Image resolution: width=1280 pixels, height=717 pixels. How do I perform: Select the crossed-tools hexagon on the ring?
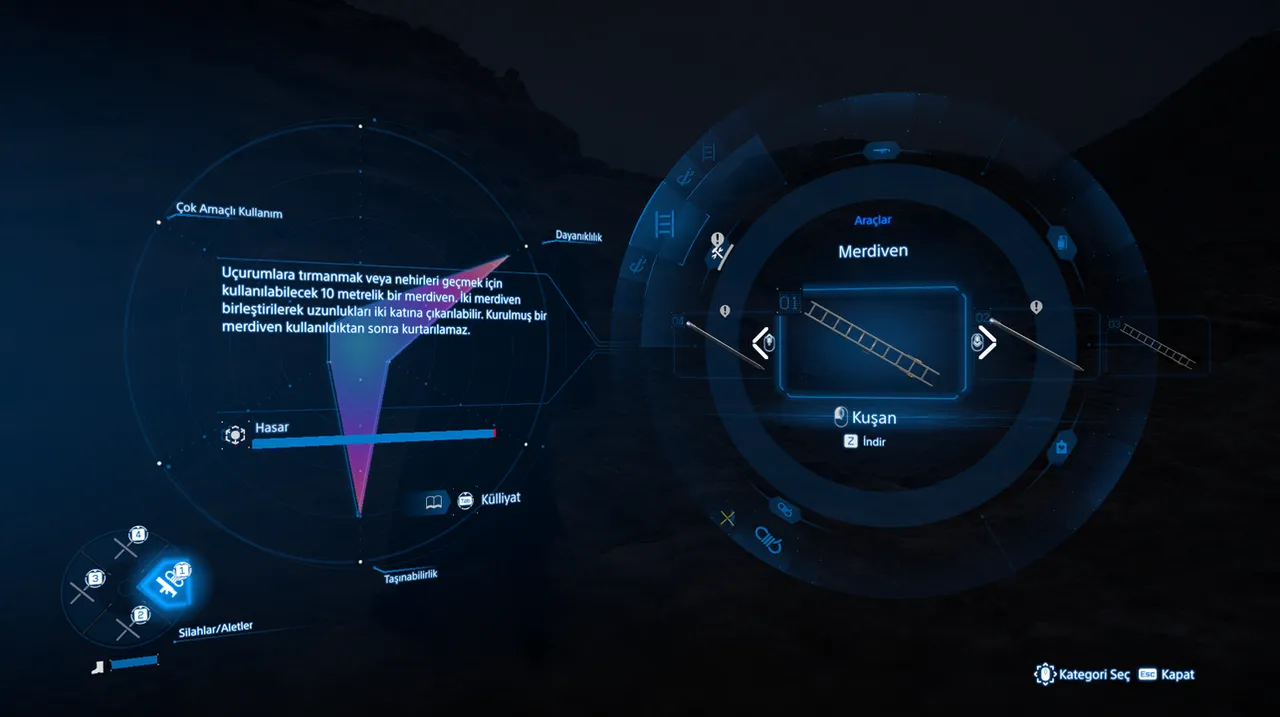(718, 249)
